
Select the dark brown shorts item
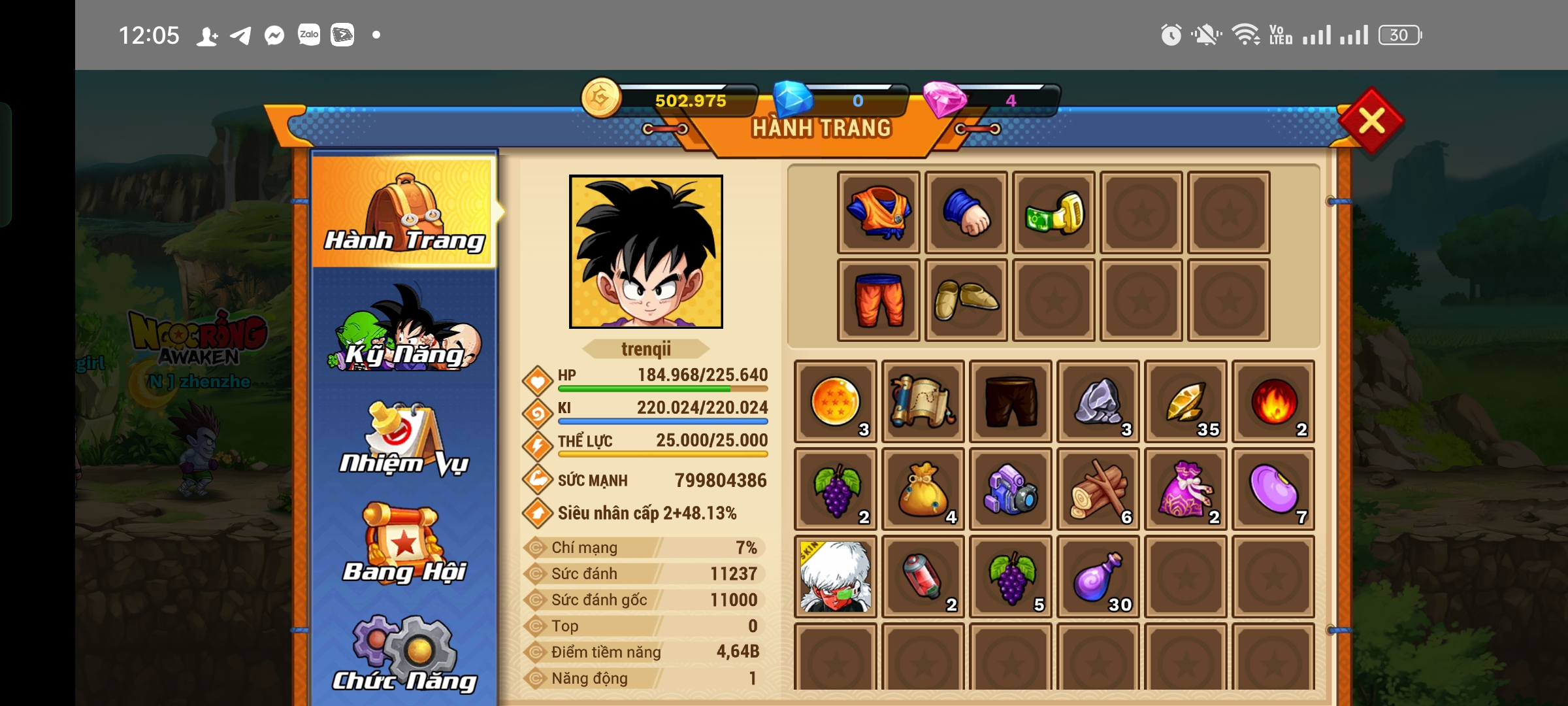[x=1011, y=401]
